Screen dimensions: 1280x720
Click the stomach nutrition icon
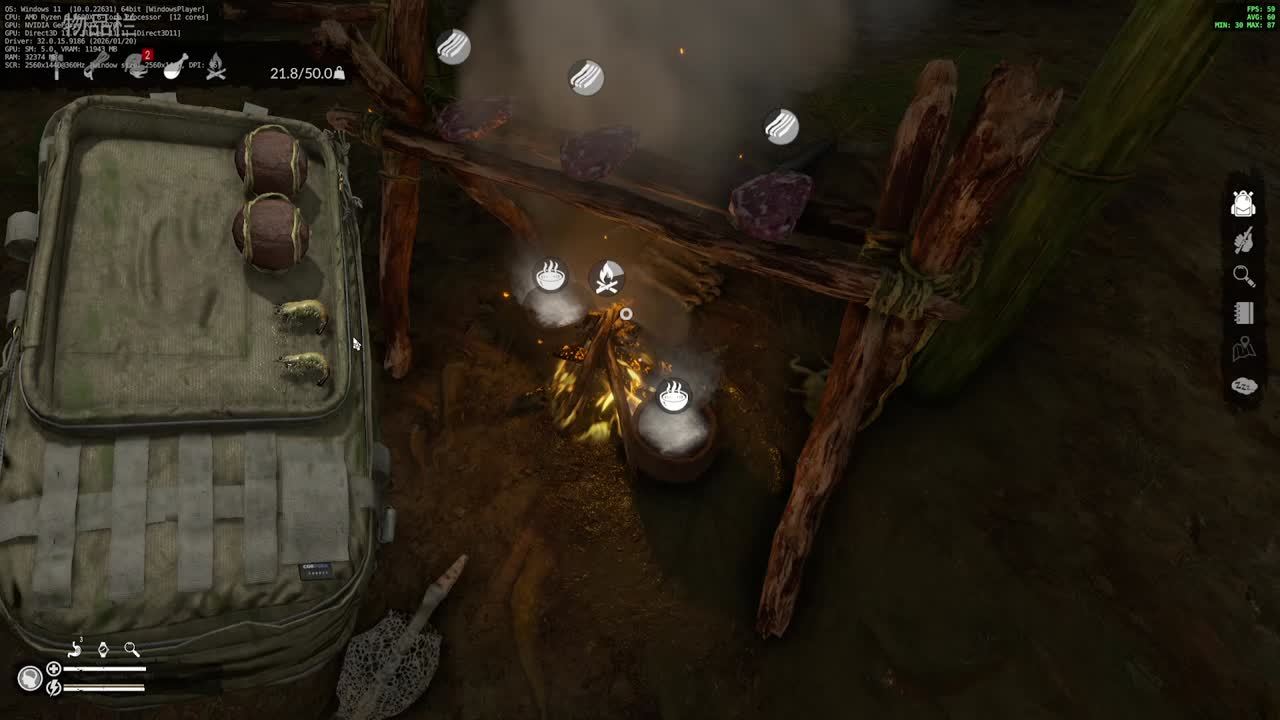(75, 649)
